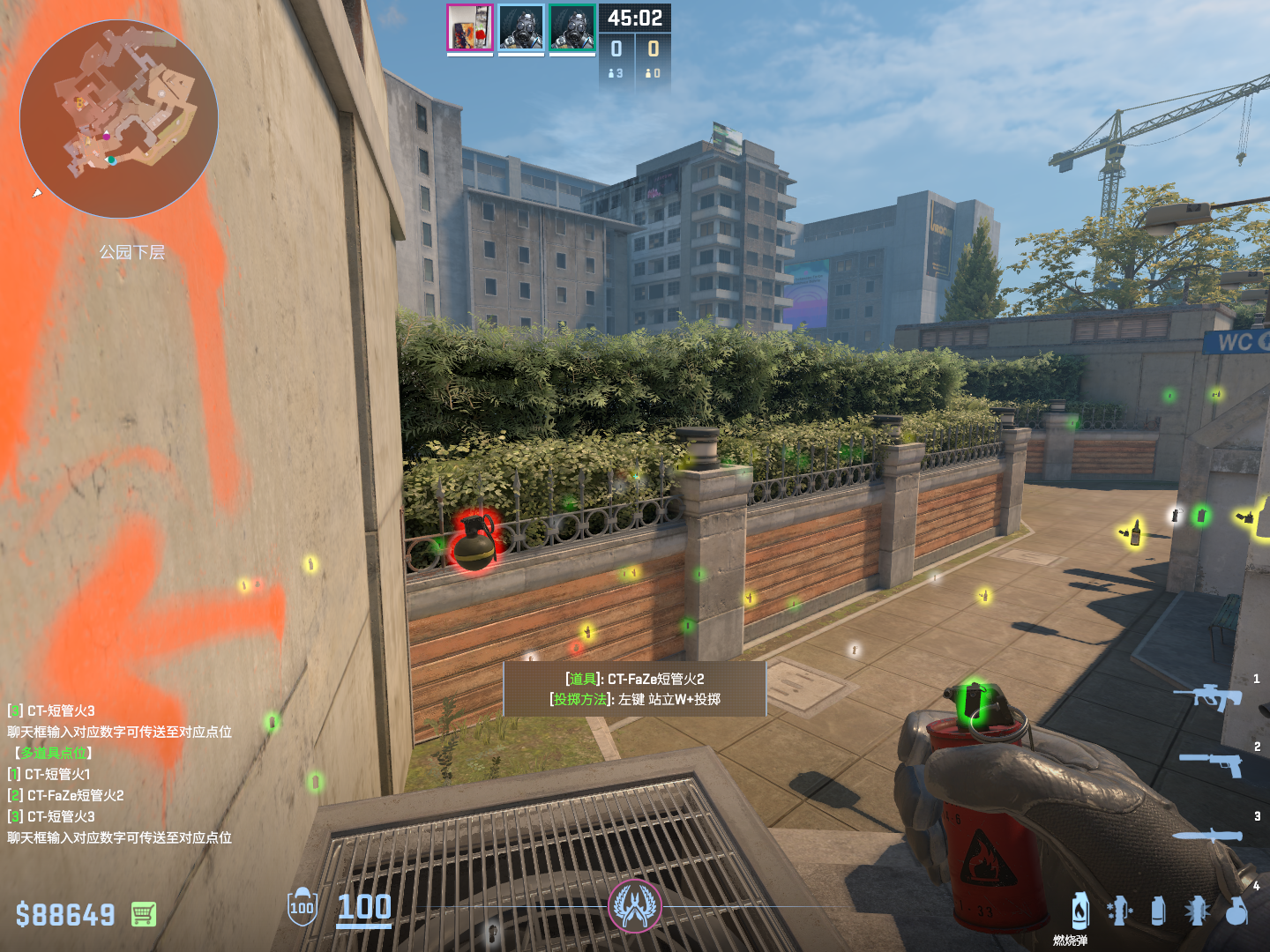Click the CT team emblem badge
This screenshot has width=1270, height=952.
pos(634,906)
